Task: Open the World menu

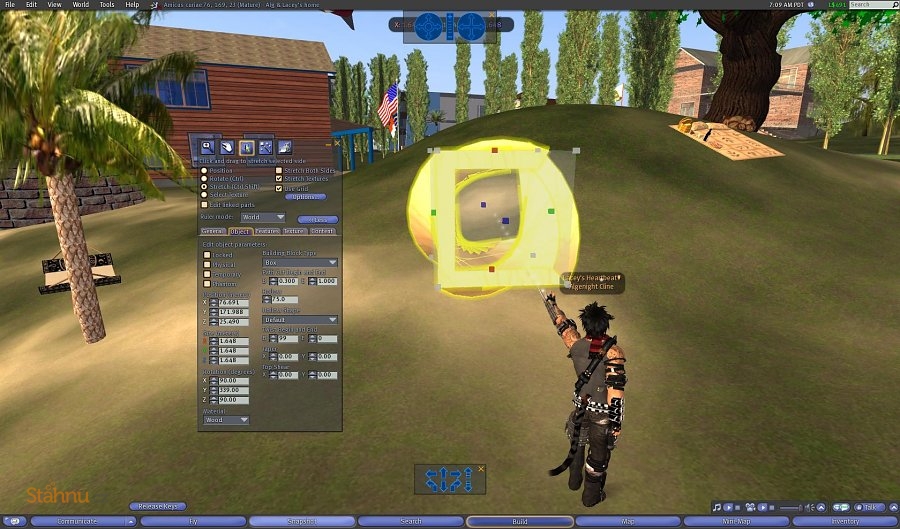Action: coord(80,5)
